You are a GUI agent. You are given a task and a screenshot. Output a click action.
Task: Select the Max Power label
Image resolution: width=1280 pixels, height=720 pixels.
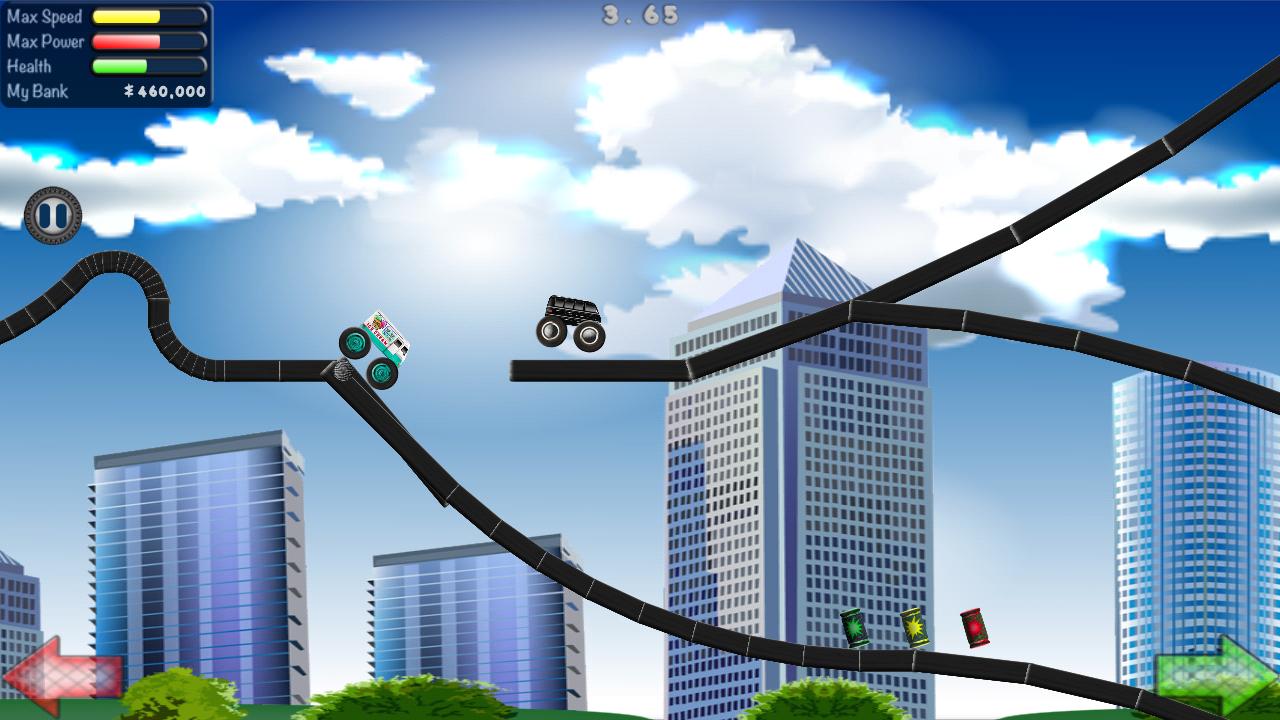tap(45, 41)
